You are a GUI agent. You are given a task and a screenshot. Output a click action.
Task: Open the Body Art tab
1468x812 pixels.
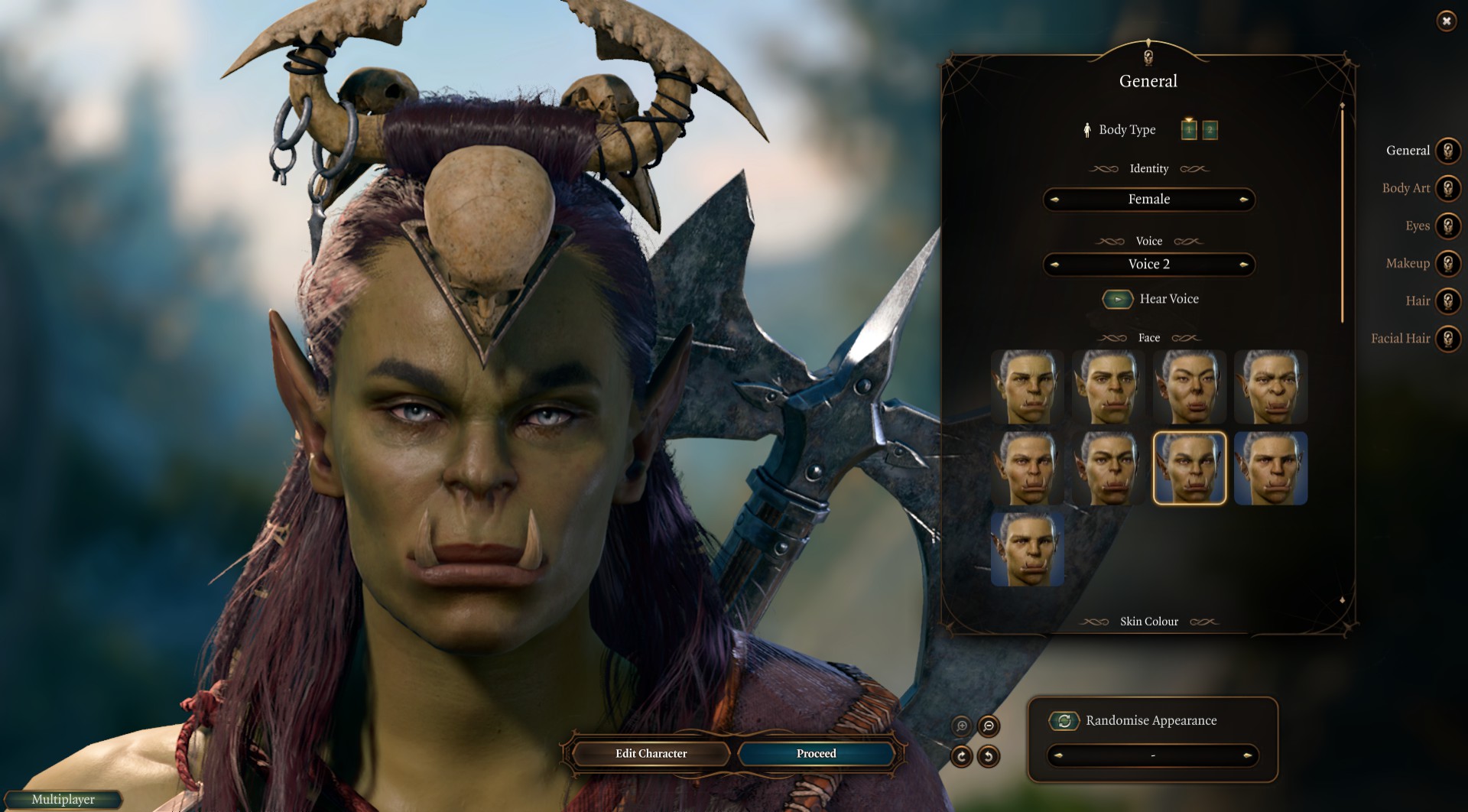click(x=1447, y=188)
